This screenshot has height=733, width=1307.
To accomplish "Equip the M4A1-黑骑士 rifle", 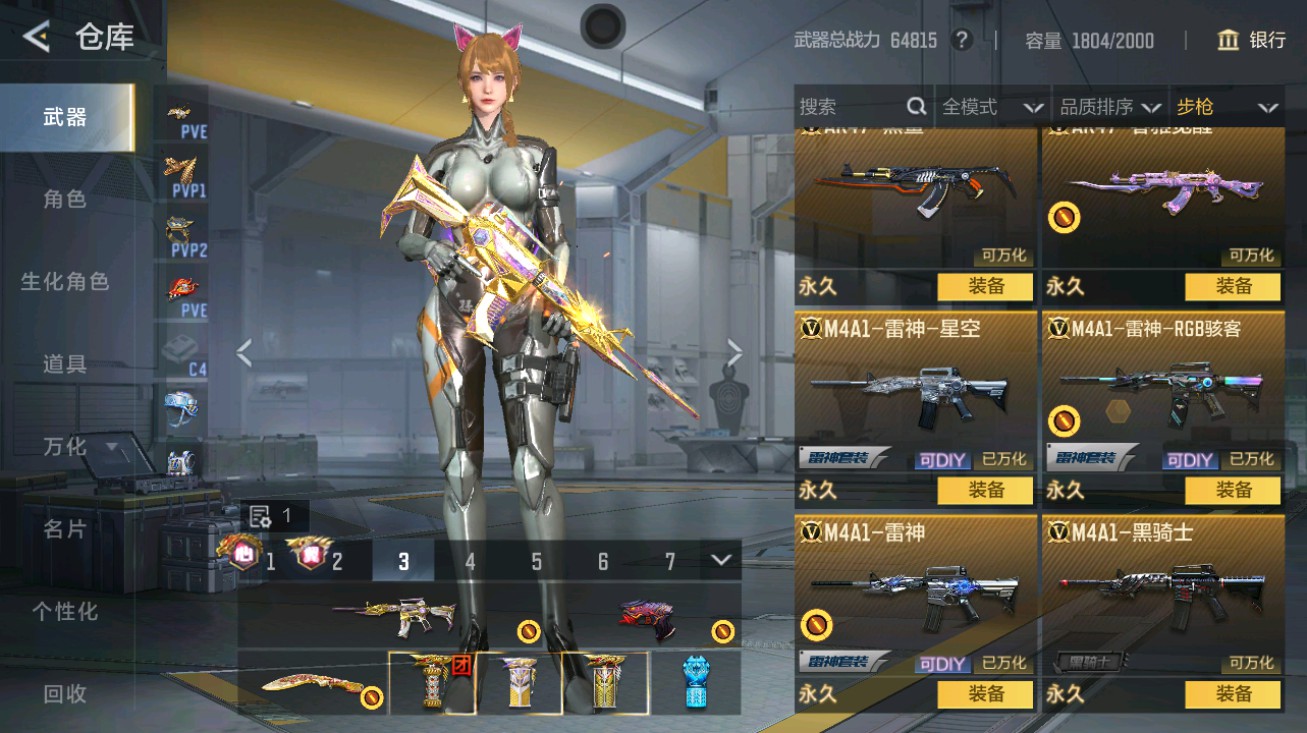I will click(1232, 694).
